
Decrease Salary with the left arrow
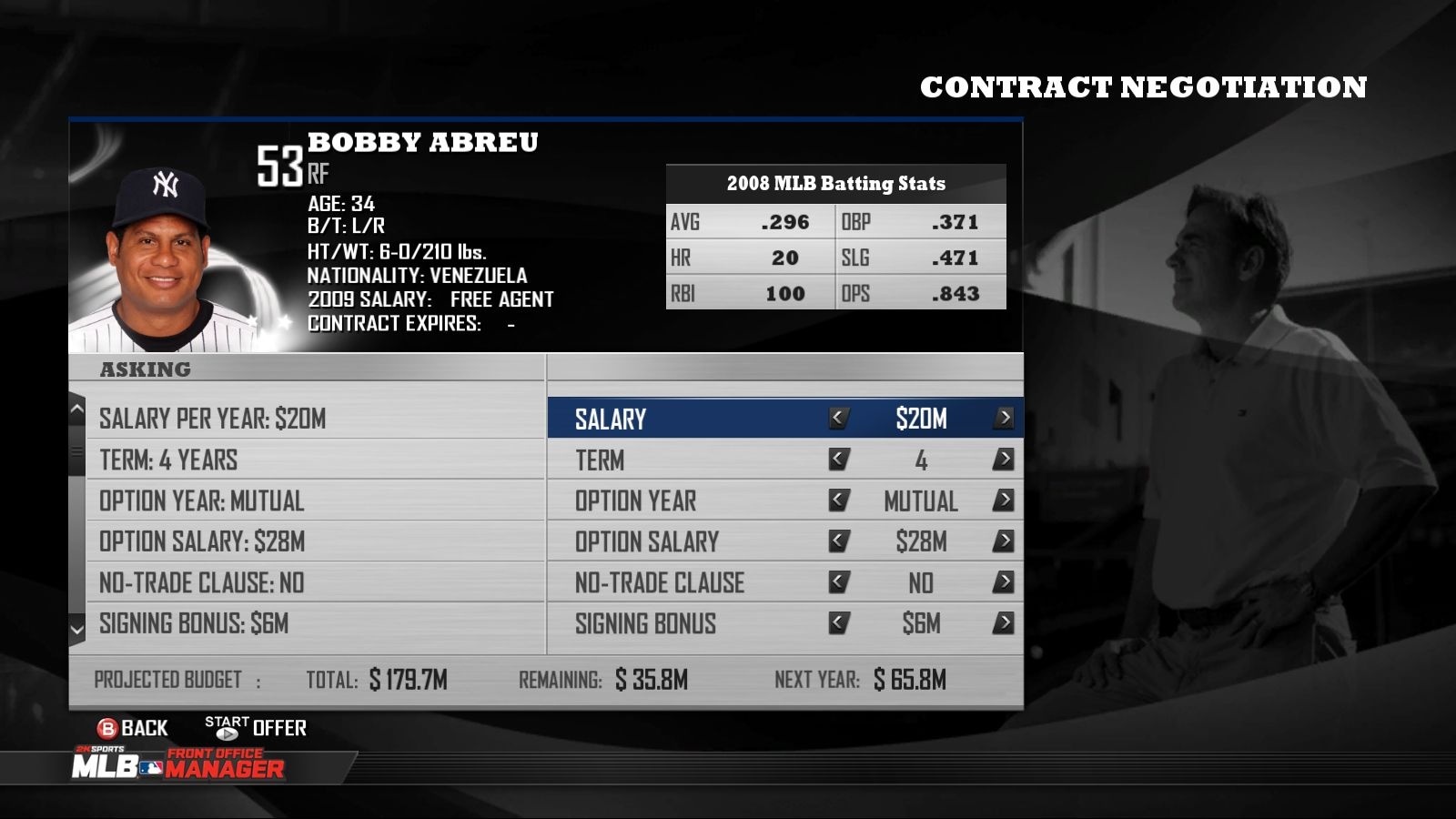tap(838, 419)
